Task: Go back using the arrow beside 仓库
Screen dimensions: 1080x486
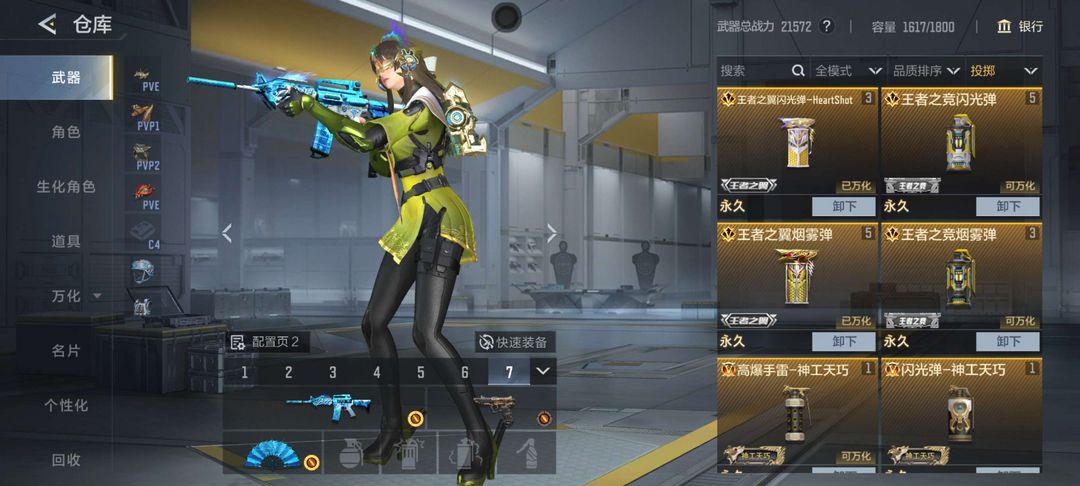Action: tap(47, 25)
